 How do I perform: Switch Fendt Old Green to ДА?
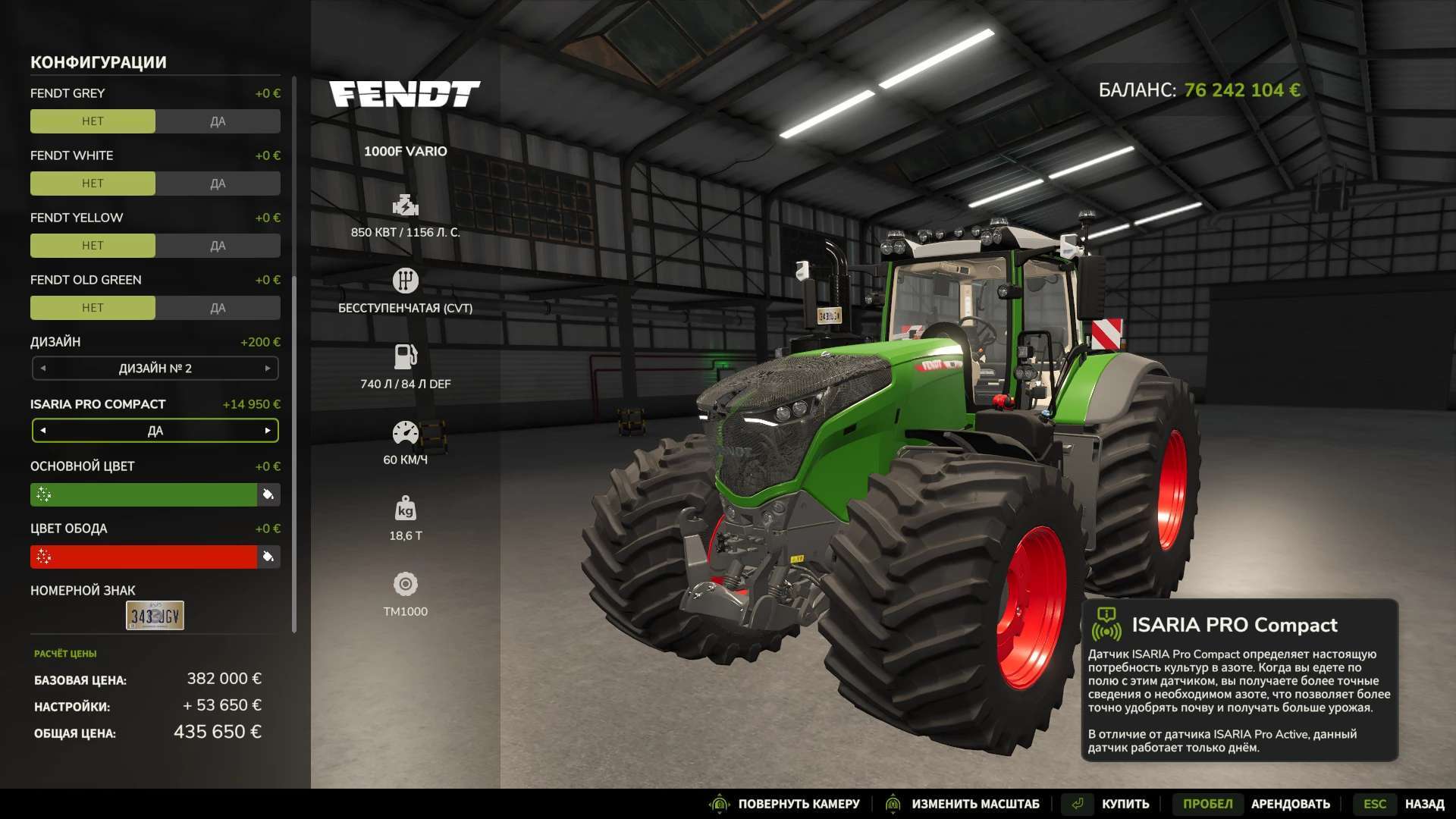point(218,308)
